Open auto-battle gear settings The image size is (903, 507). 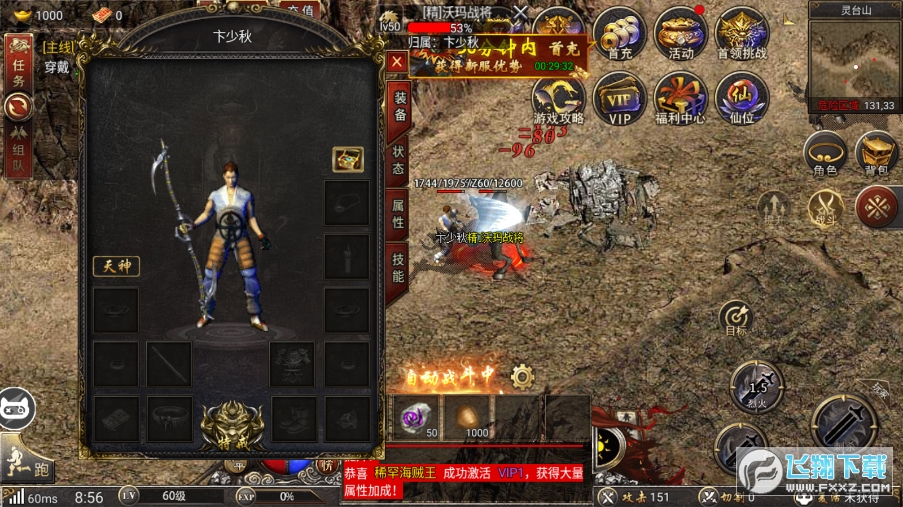[x=522, y=377]
